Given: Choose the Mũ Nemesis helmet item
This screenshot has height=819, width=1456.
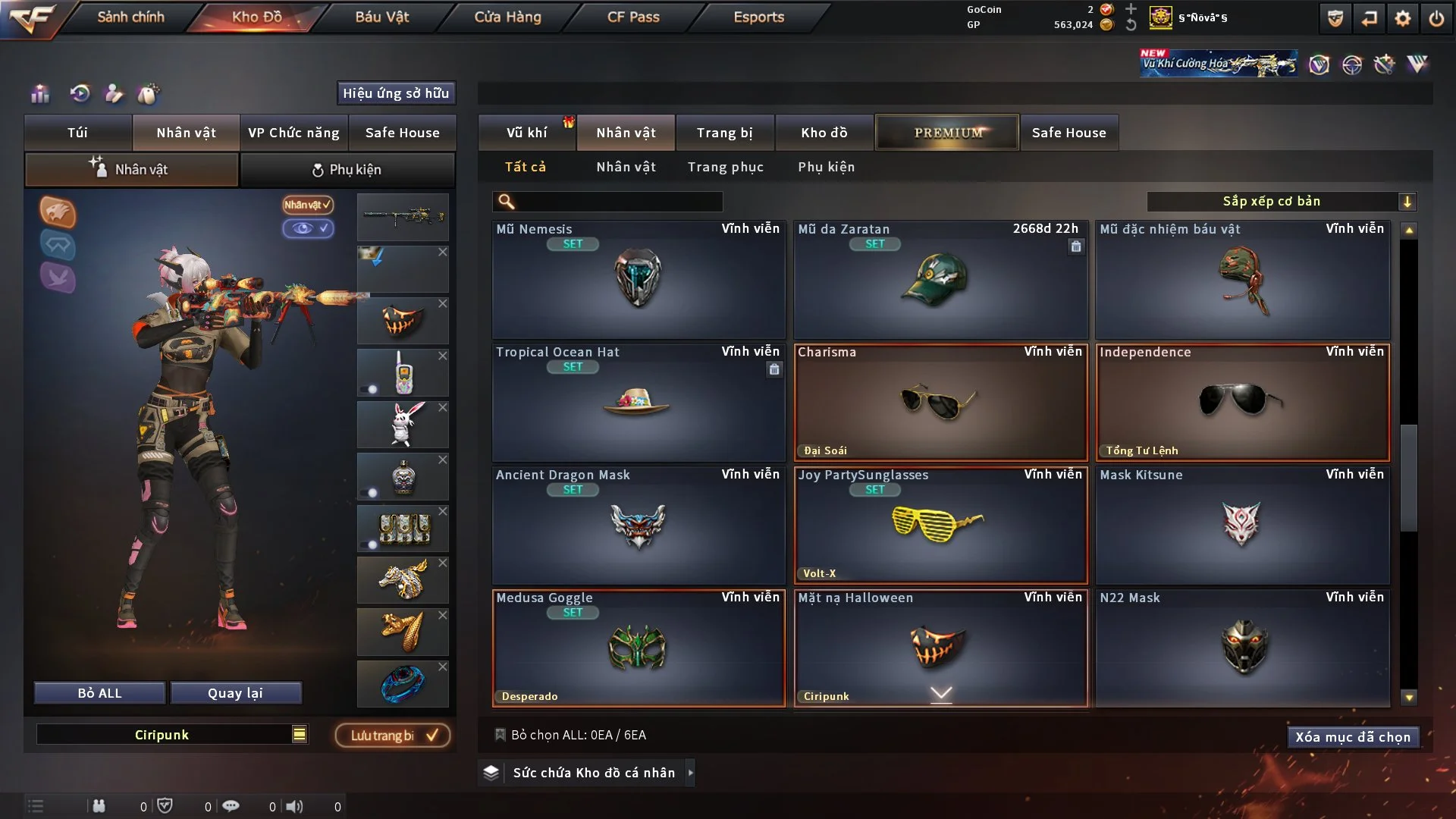Looking at the screenshot, I should (x=638, y=279).
